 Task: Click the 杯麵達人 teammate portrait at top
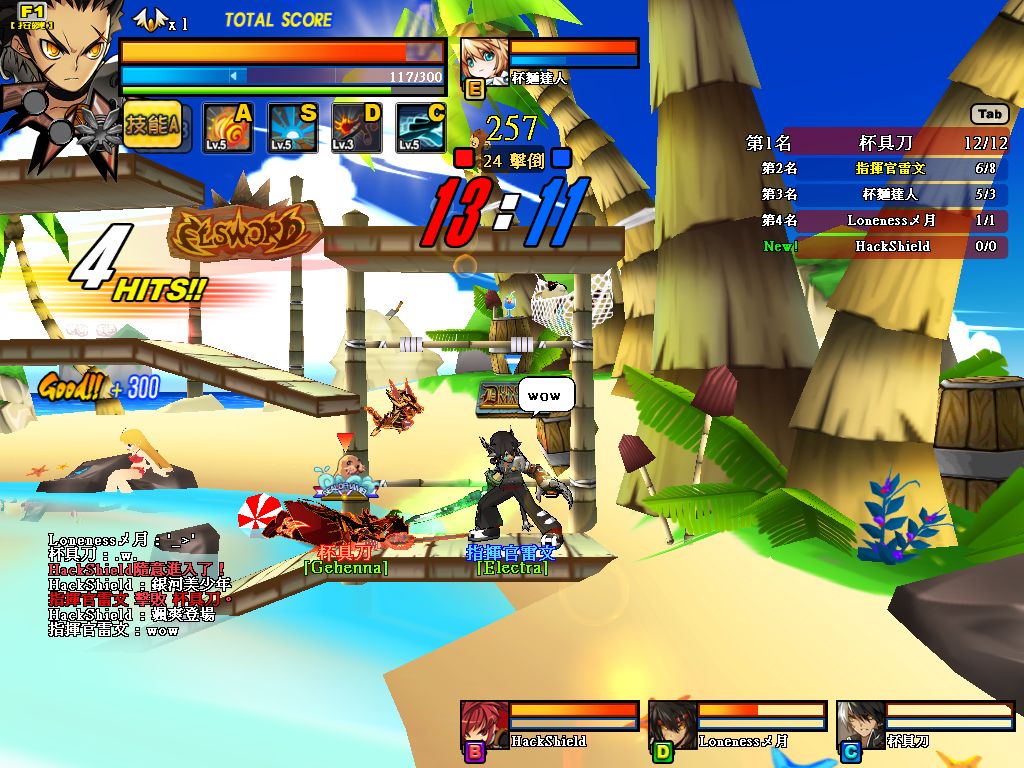click(486, 62)
